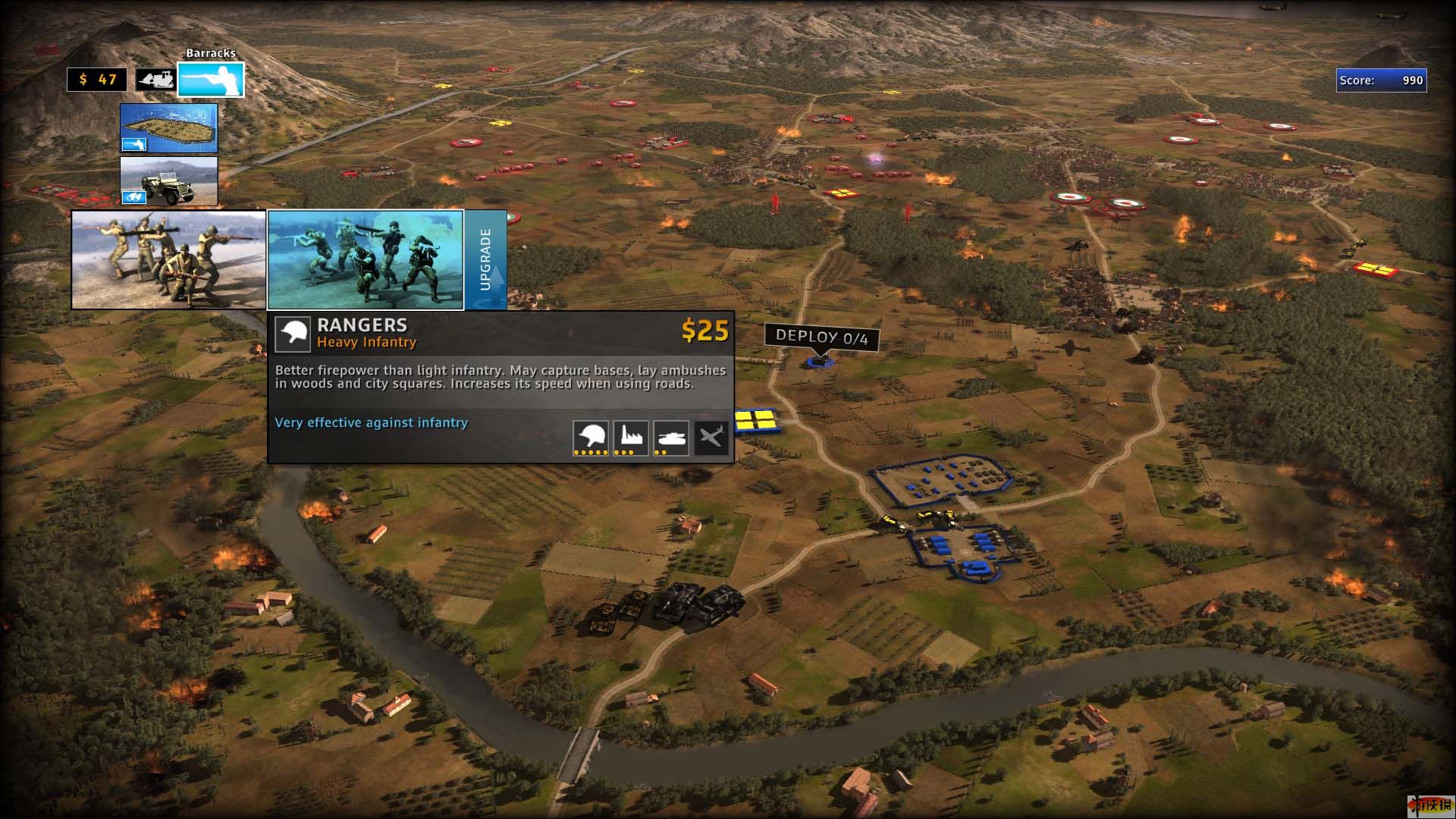Select the Rangers heavy infantry card
The height and width of the screenshot is (819, 1456).
click(366, 260)
